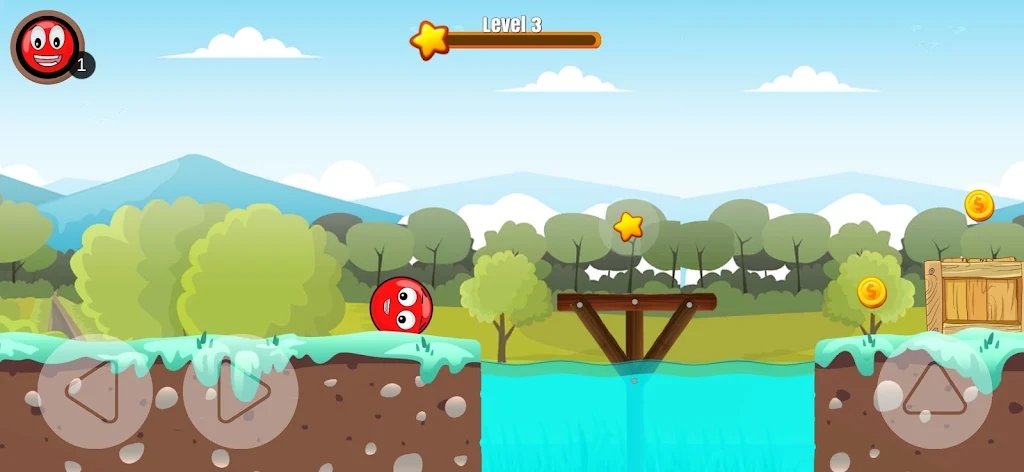This screenshot has width=1024, height=472.
Task: Hit the up arrow jump button
Action: pos(934,391)
